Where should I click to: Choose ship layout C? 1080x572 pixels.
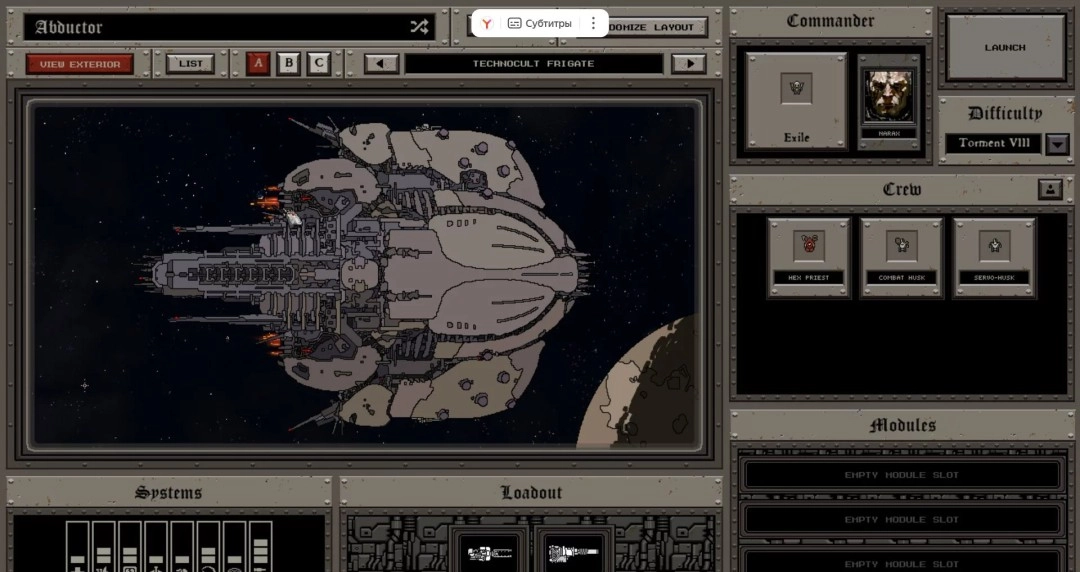319,64
